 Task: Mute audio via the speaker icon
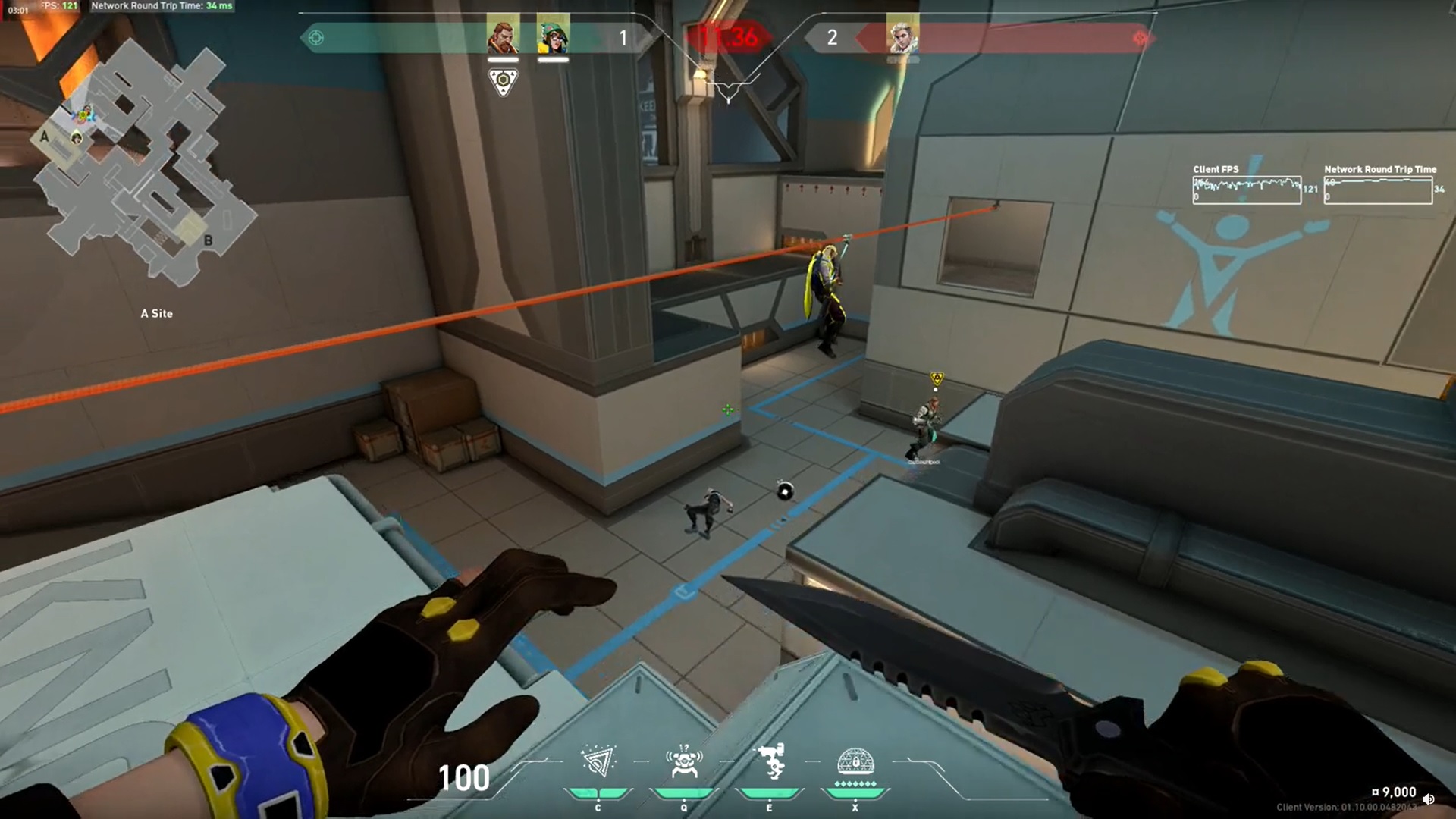point(1430,799)
